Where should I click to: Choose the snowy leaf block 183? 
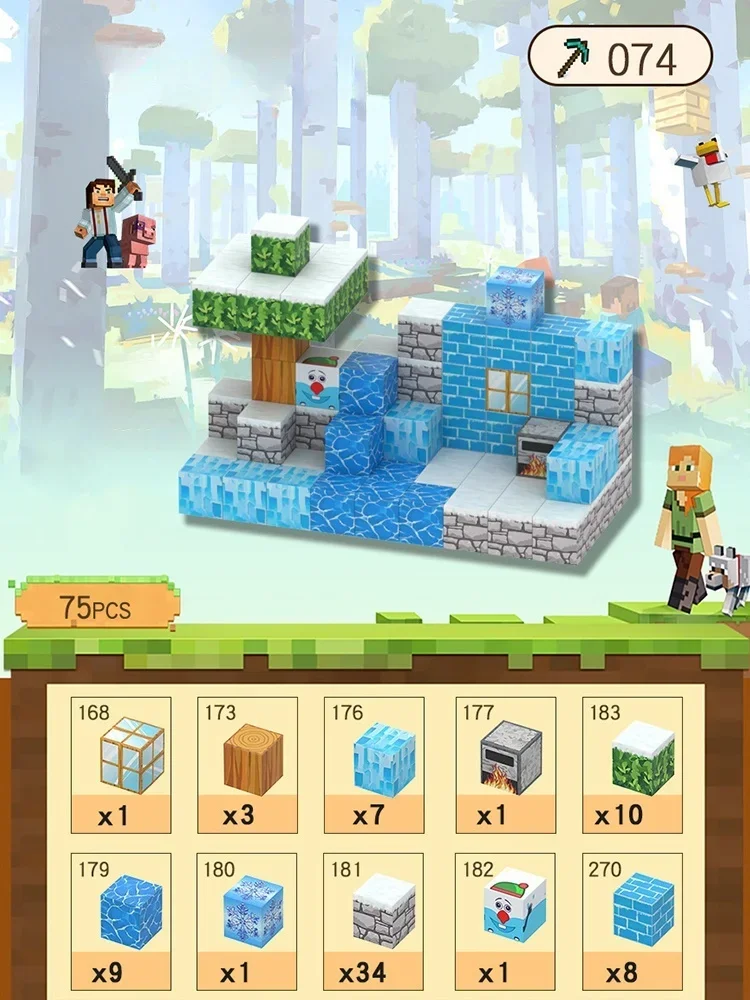point(632,764)
